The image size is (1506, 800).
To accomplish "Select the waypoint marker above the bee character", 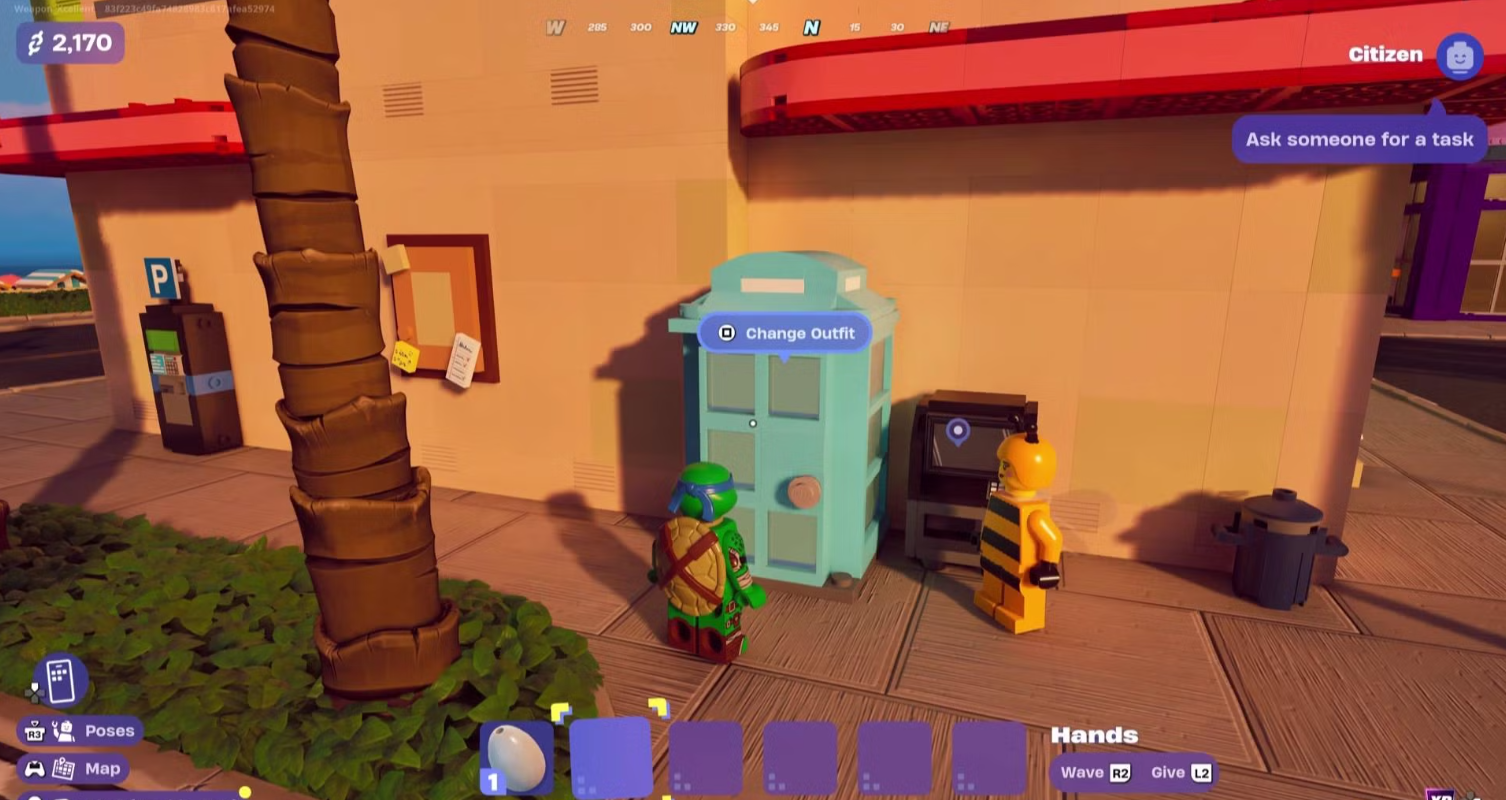I will 957,432.
